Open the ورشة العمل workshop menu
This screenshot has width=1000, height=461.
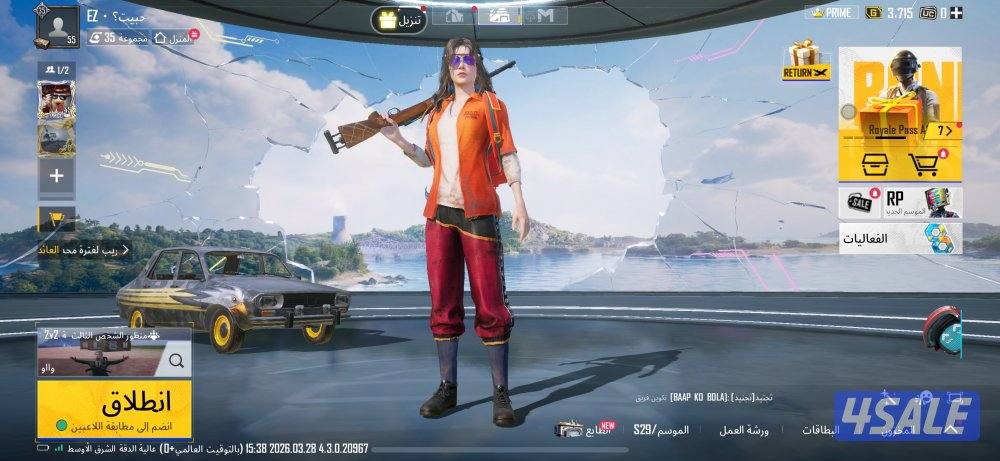(743, 429)
